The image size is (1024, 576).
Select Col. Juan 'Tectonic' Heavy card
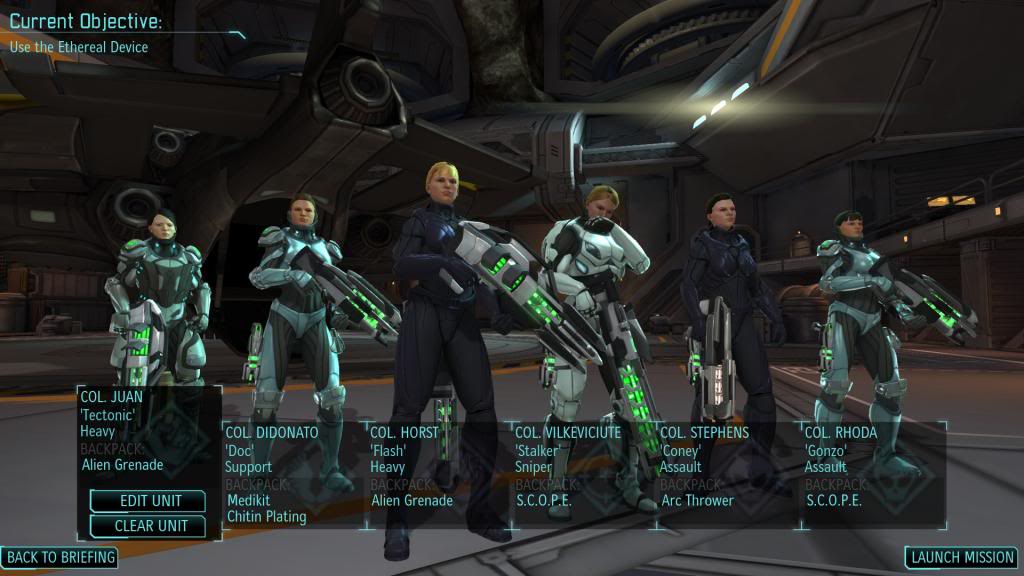[x=148, y=430]
